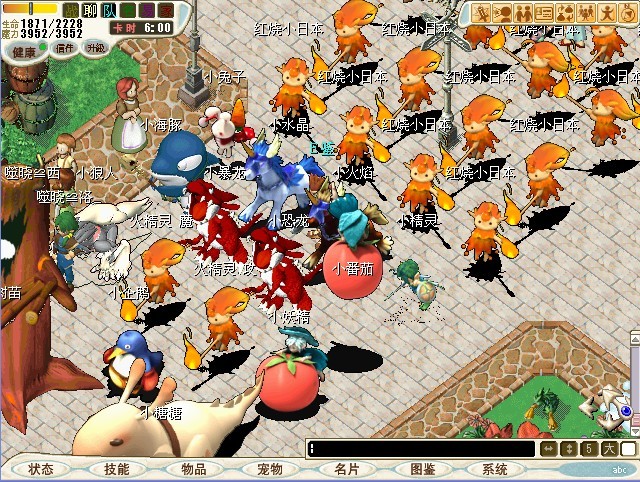Screen dimensions: 640x482
Task: Click the 大 font size chat button
Action: pos(610,449)
